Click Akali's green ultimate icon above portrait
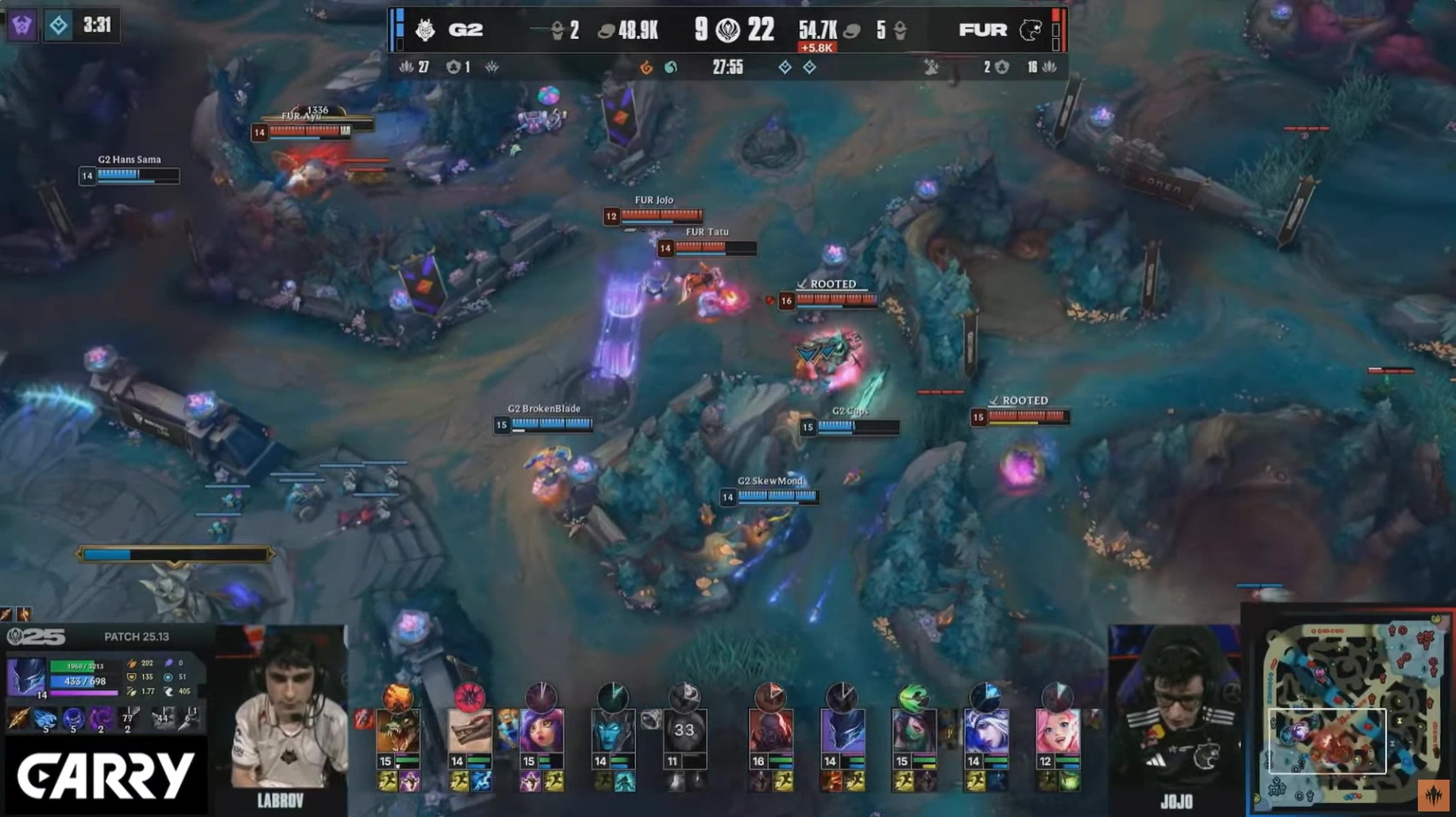Image resolution: width=1456 pixels, height=817 pixels. click(x=914, y=697)
